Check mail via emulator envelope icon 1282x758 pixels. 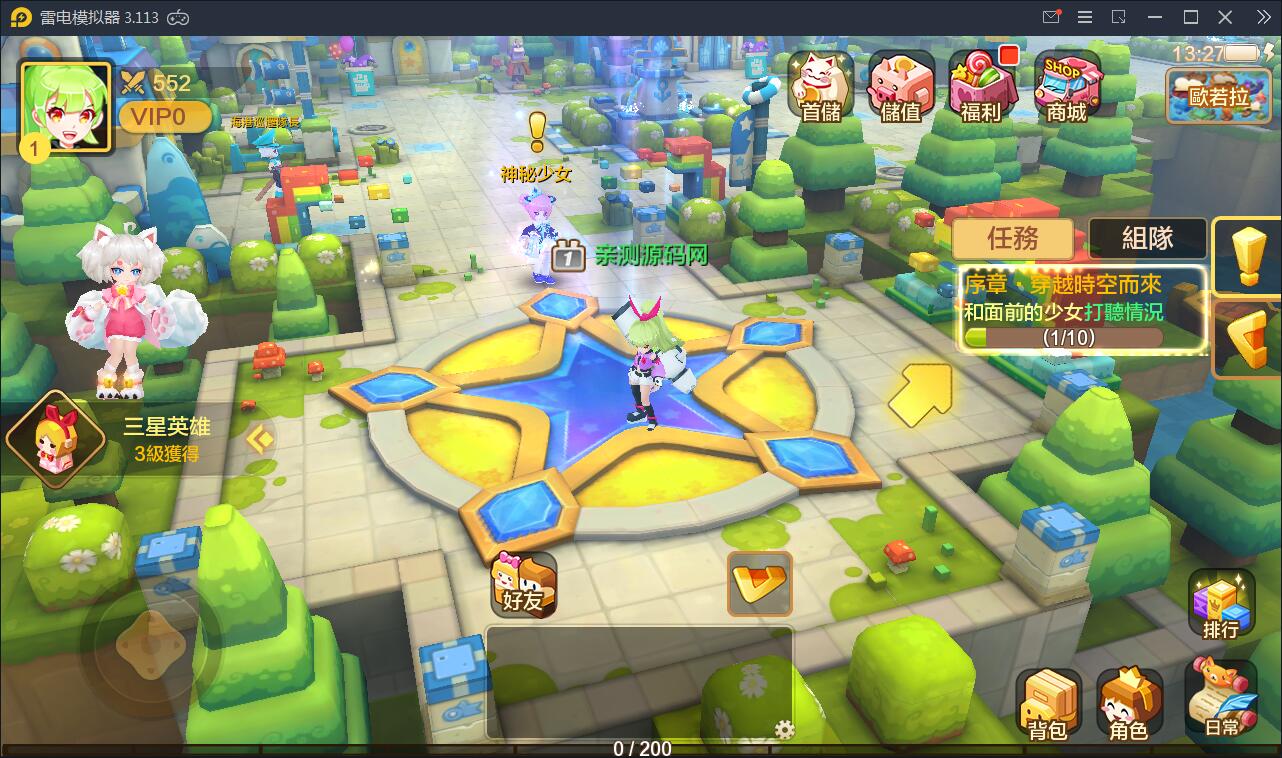click(x=1051, y=17)
